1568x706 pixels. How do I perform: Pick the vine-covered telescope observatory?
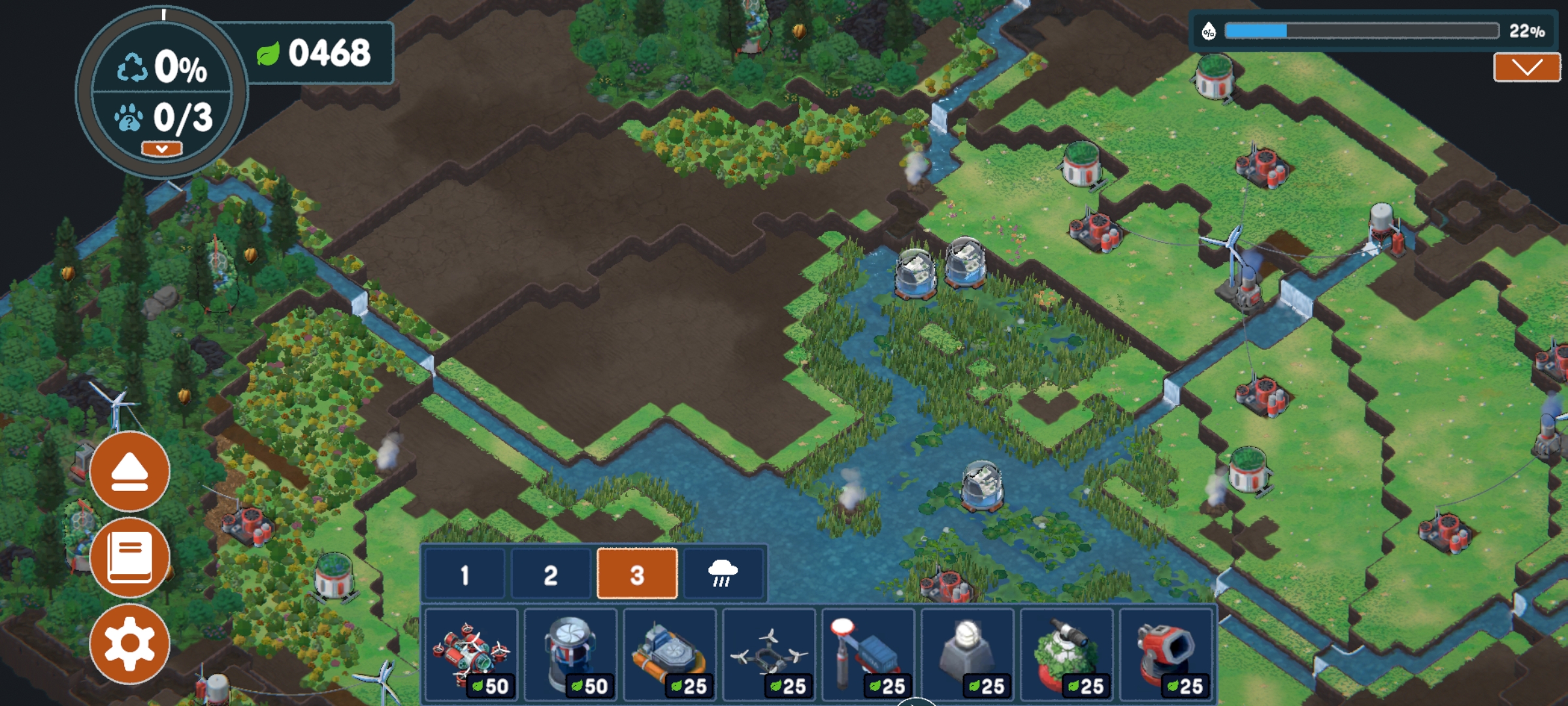click(1067, 655)
